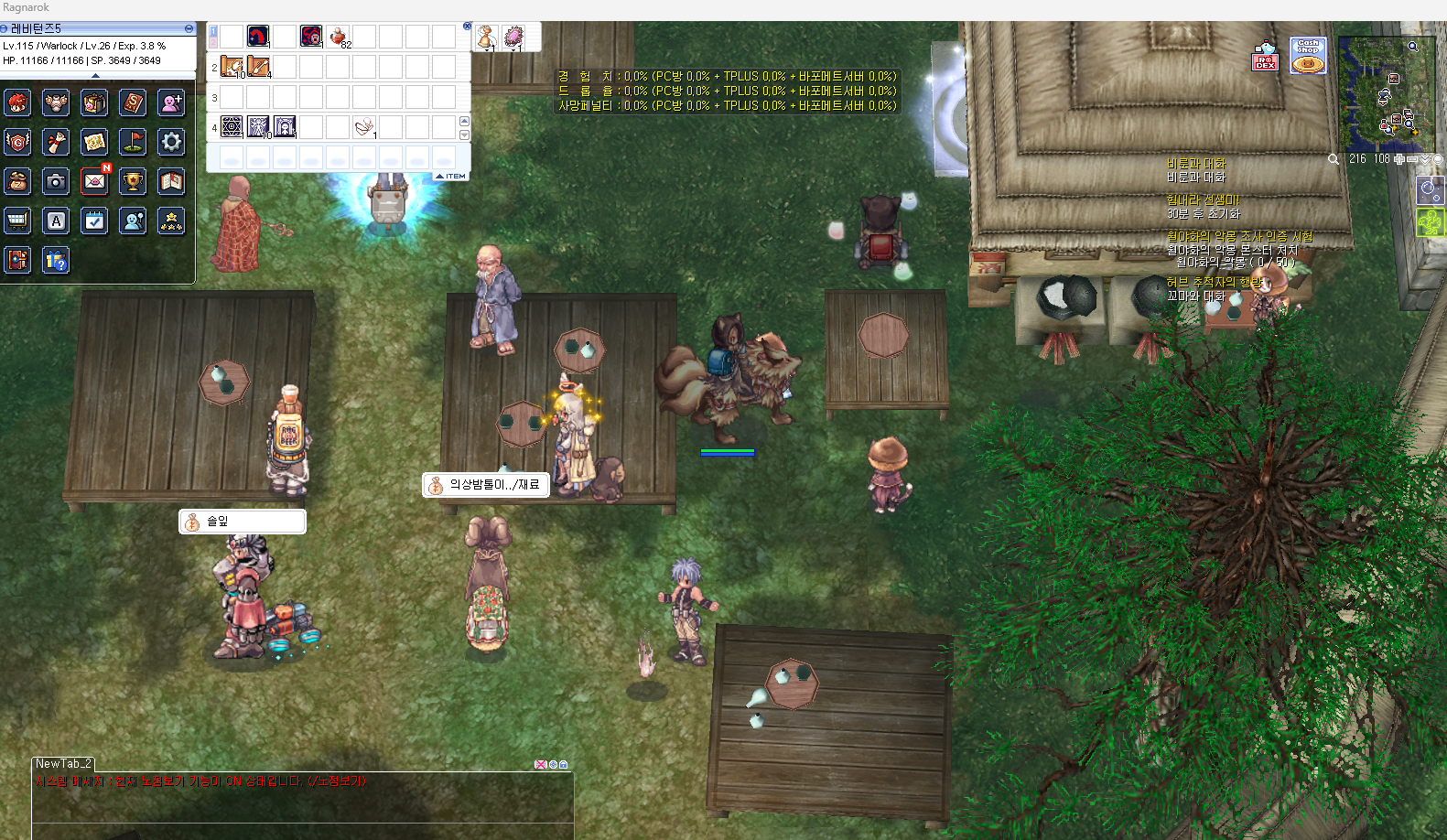Viewport: 1447px width, 840px height.
Task: Open the calendar check-in icon
Action: (x=94, y=221)
